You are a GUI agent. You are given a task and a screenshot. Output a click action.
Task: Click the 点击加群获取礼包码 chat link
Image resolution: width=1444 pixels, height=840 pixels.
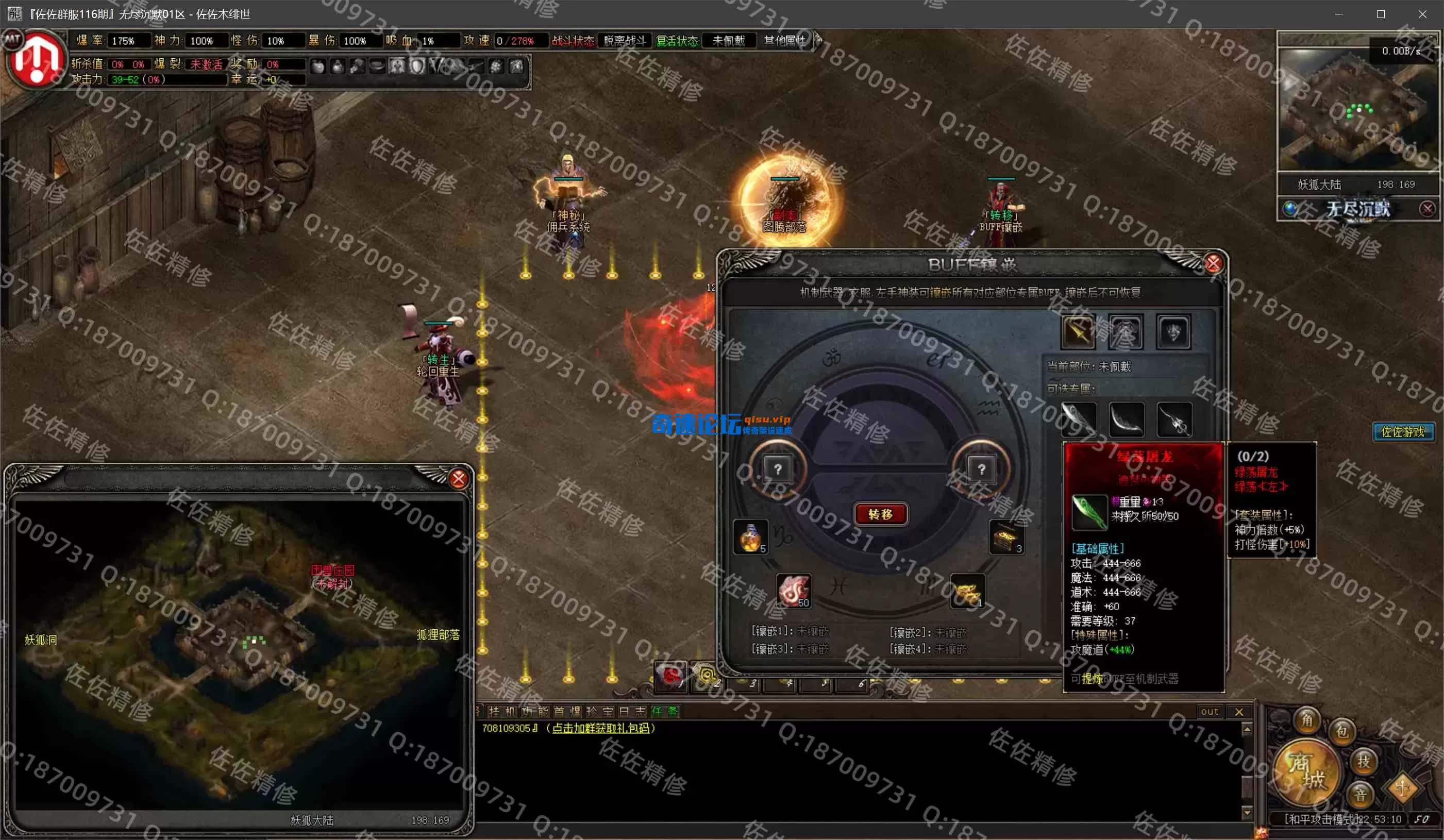600,728
